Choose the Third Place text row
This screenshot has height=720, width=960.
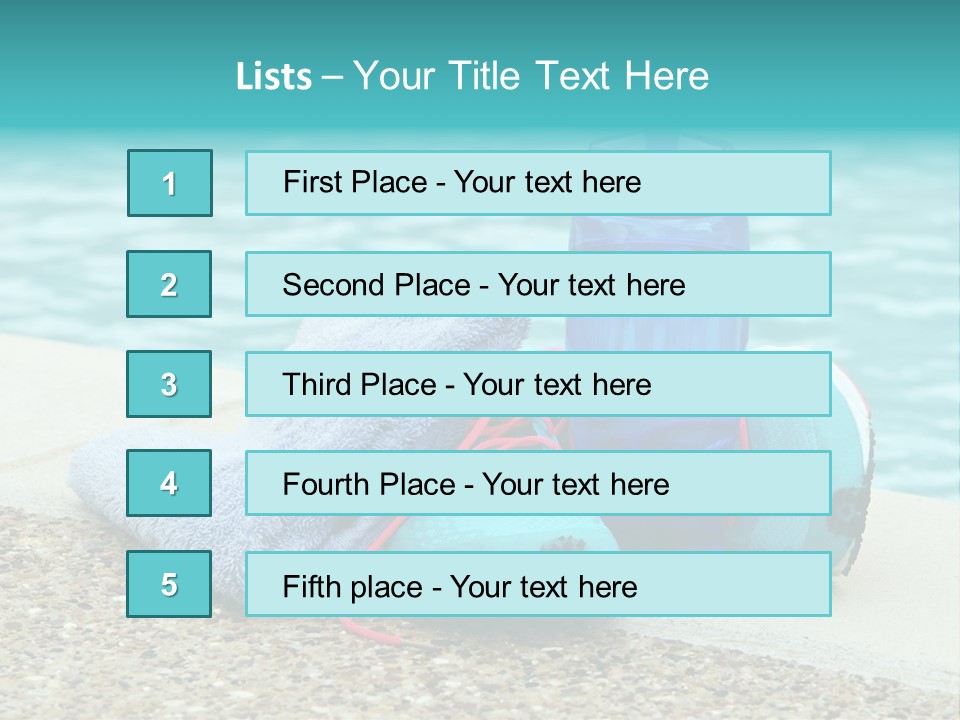tap(538, 384)
